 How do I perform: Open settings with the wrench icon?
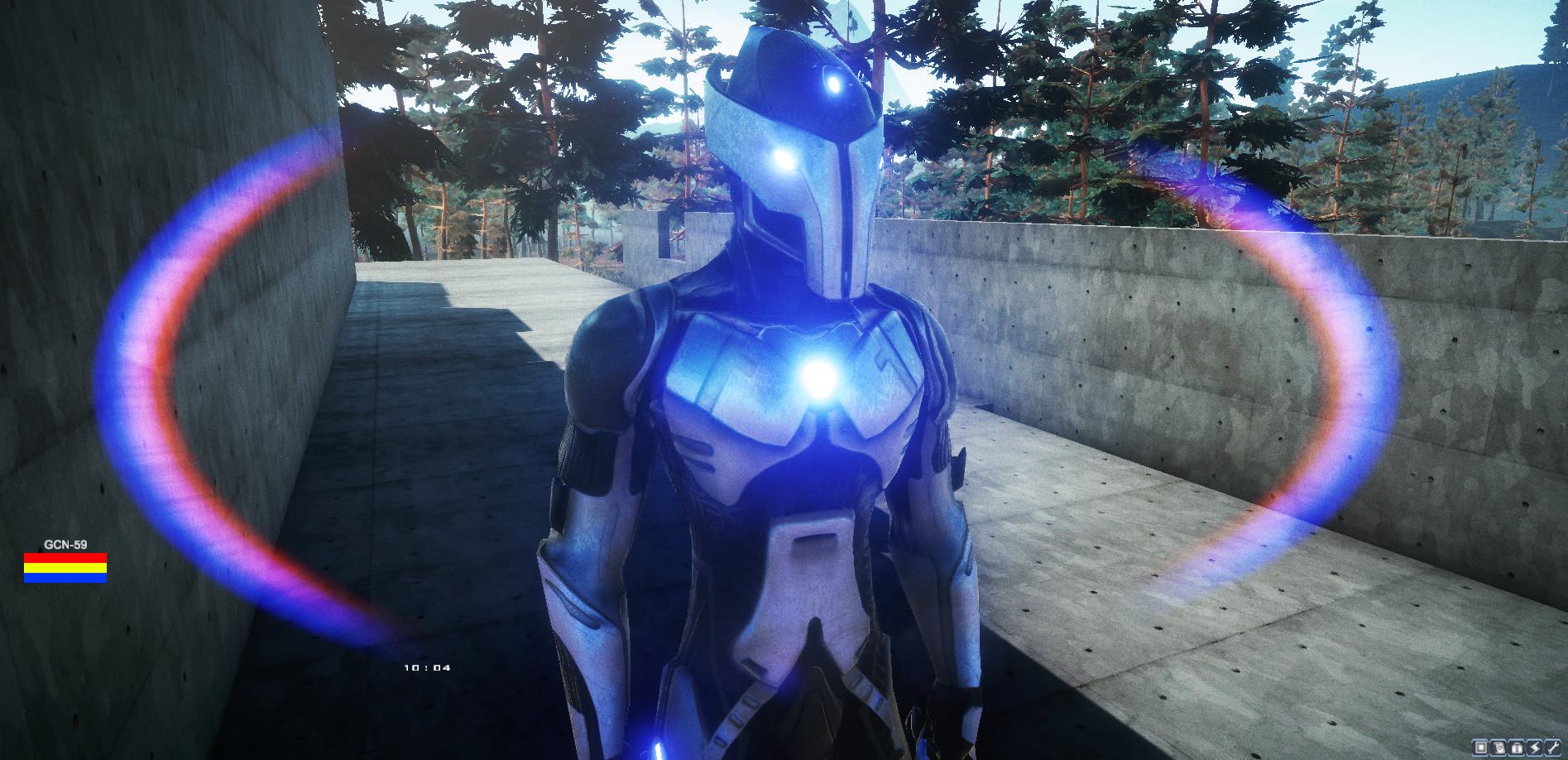click(1552, 748)
